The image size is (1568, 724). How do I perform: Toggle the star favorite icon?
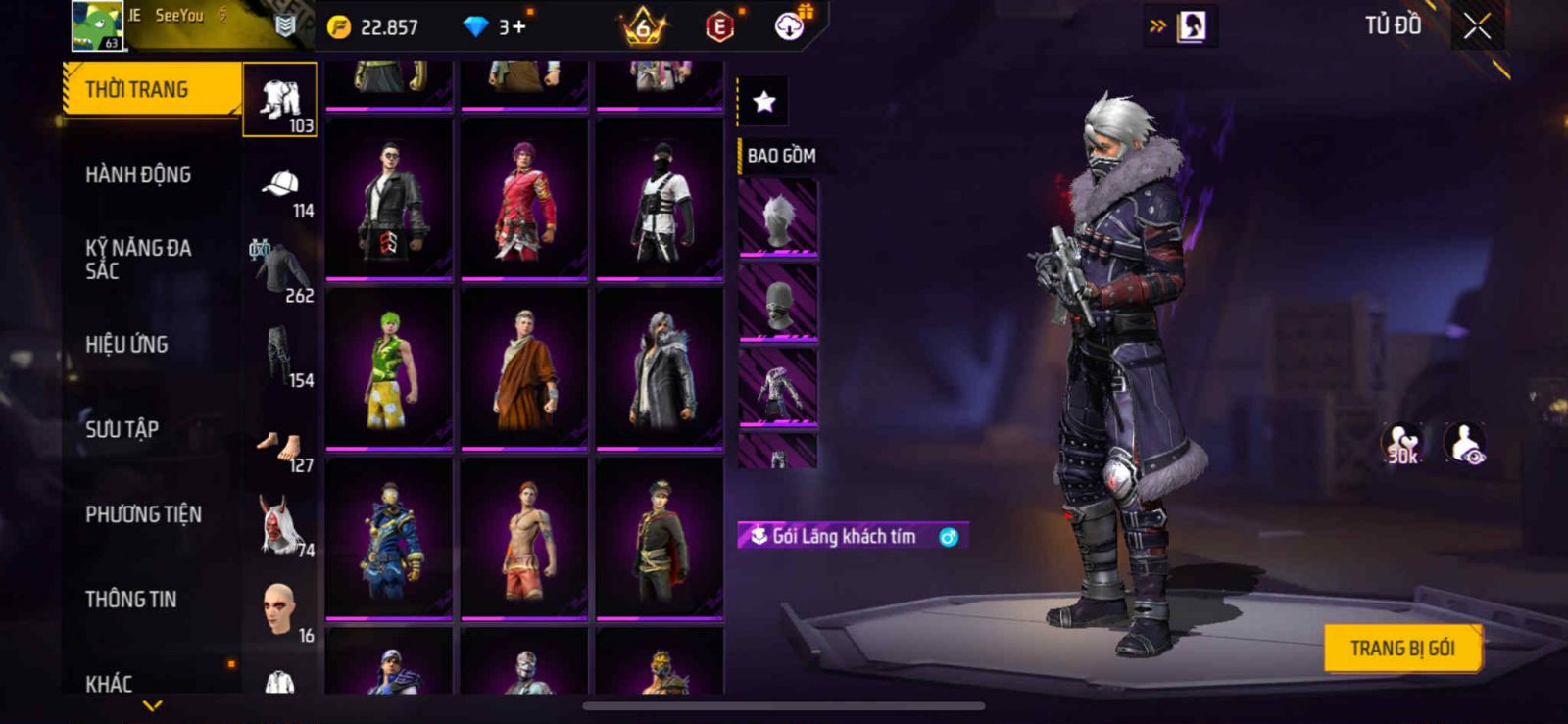pyautogui.click(x=763, y=101)
